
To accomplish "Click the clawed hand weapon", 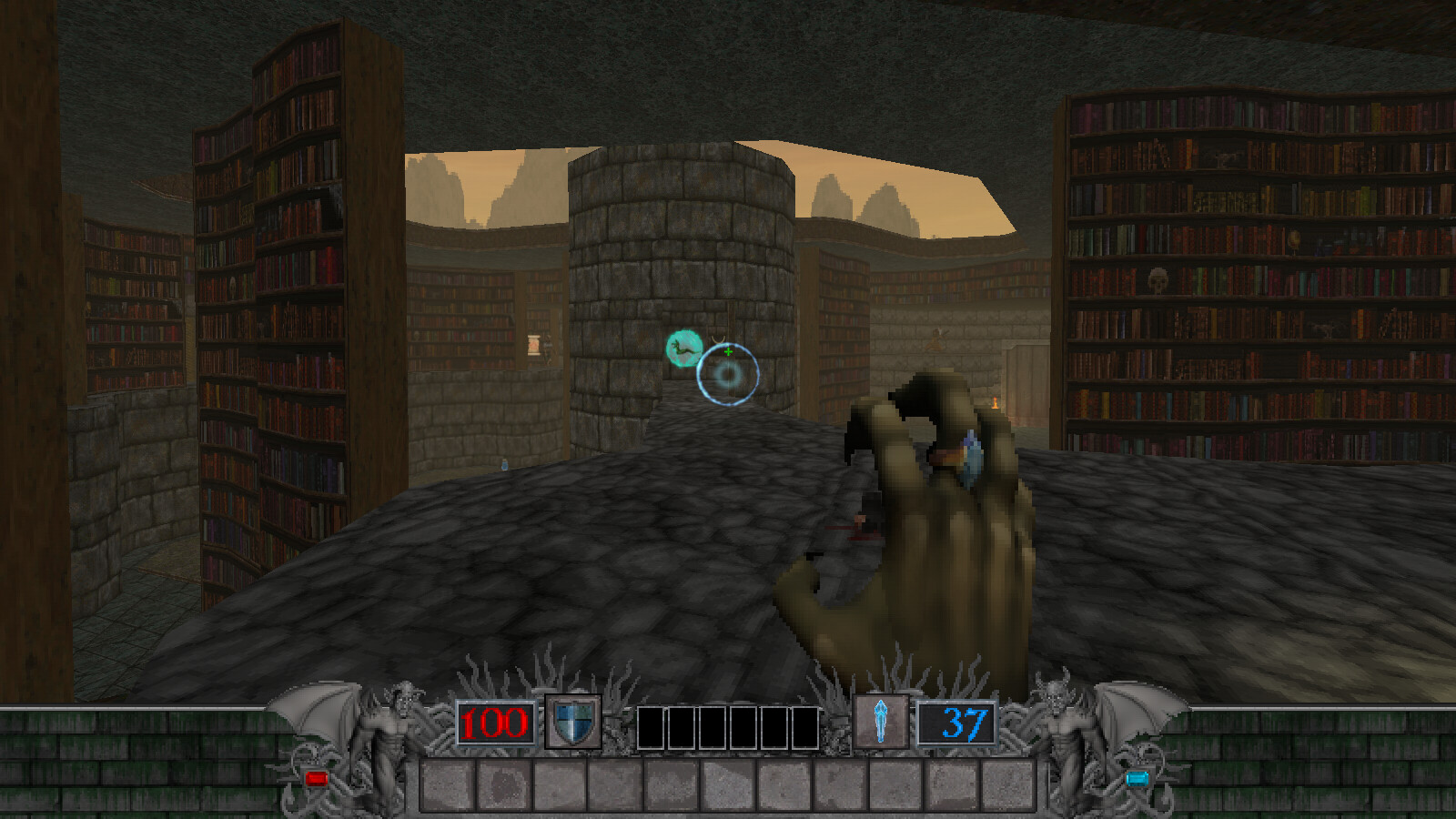I will click(x=946, y=528).
